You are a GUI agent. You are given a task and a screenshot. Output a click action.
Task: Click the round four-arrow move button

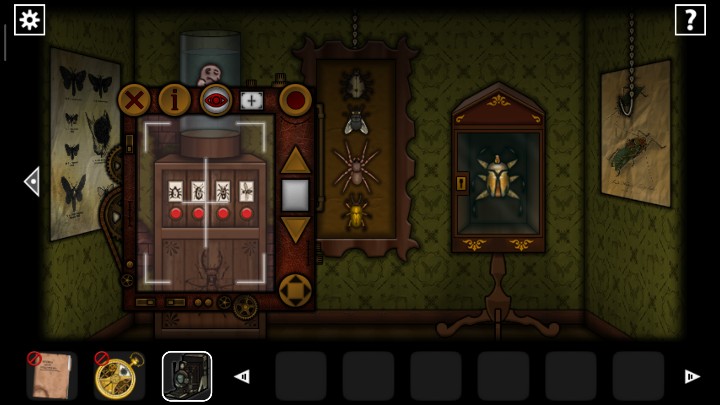coord(295,290)
